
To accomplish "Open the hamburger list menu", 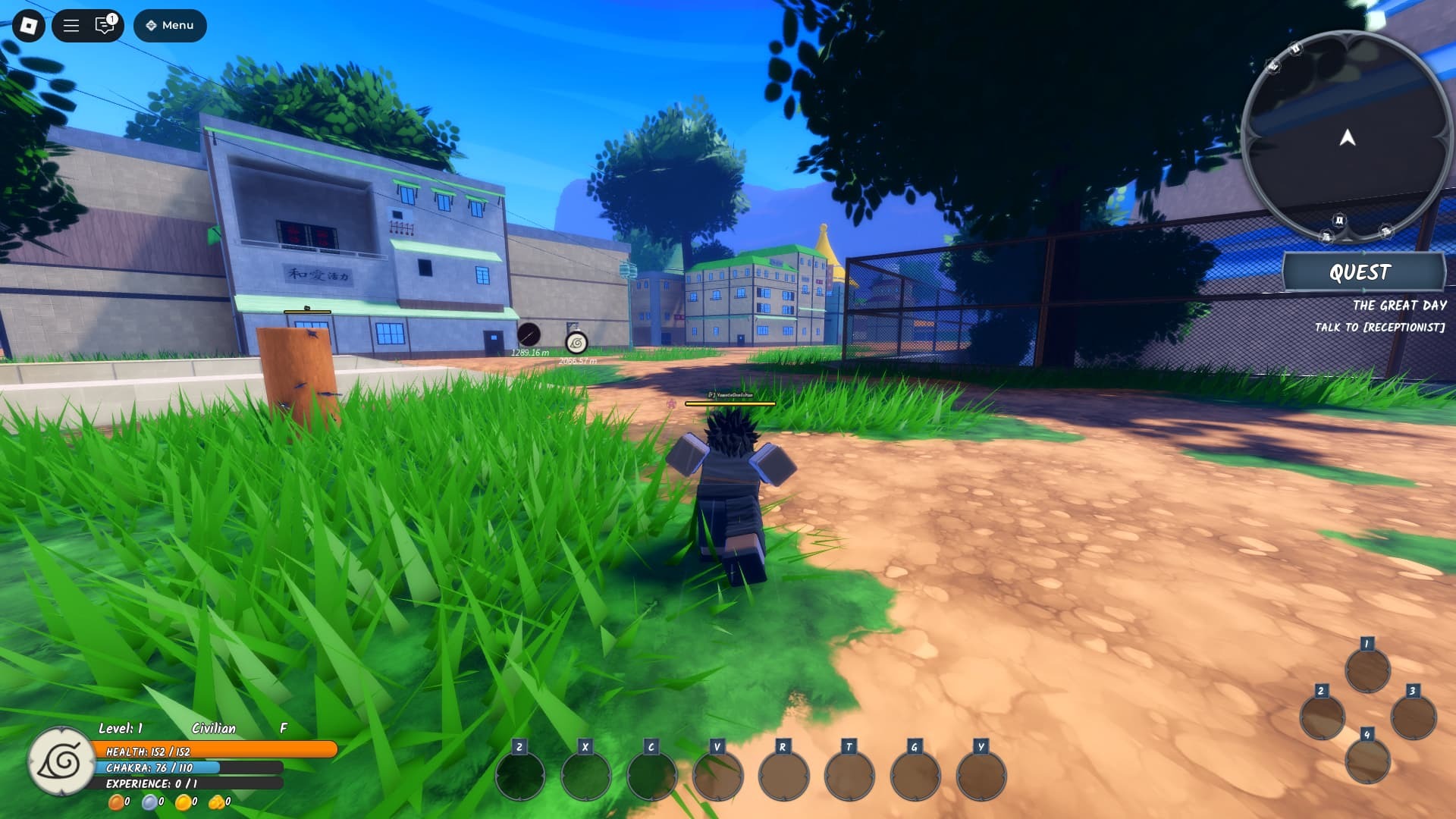I will tap(71, 26).
